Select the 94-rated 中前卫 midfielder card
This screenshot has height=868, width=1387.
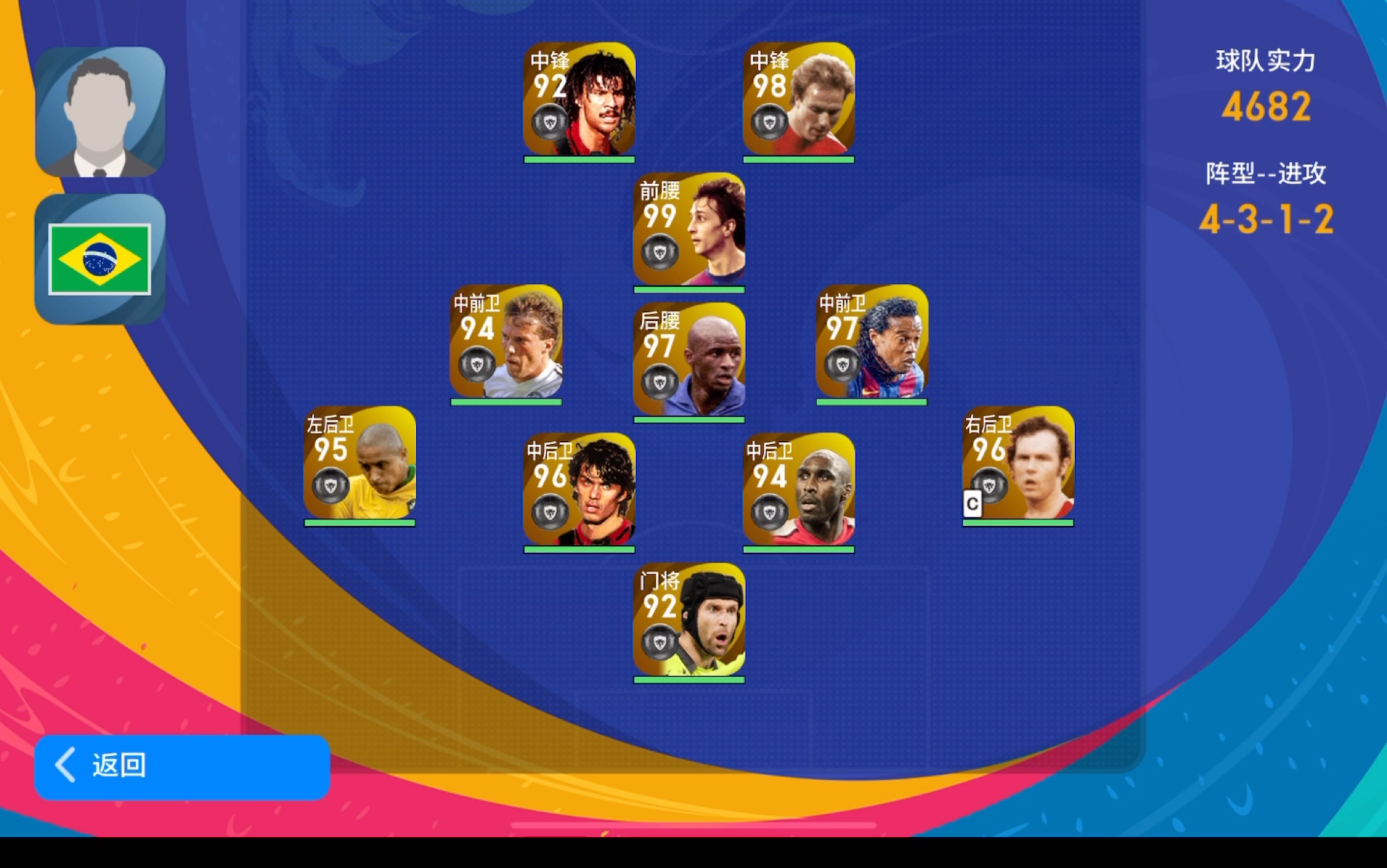coord(506,341)
